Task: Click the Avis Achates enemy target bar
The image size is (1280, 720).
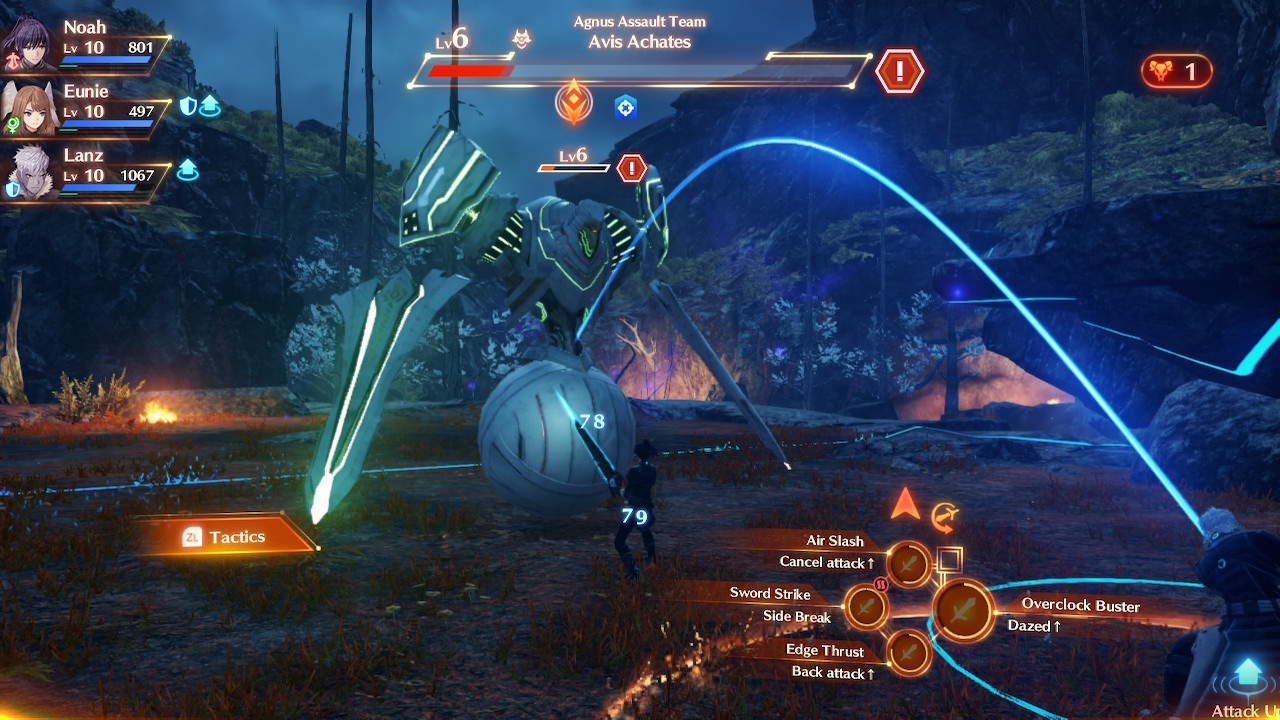Action: point(638,70)
